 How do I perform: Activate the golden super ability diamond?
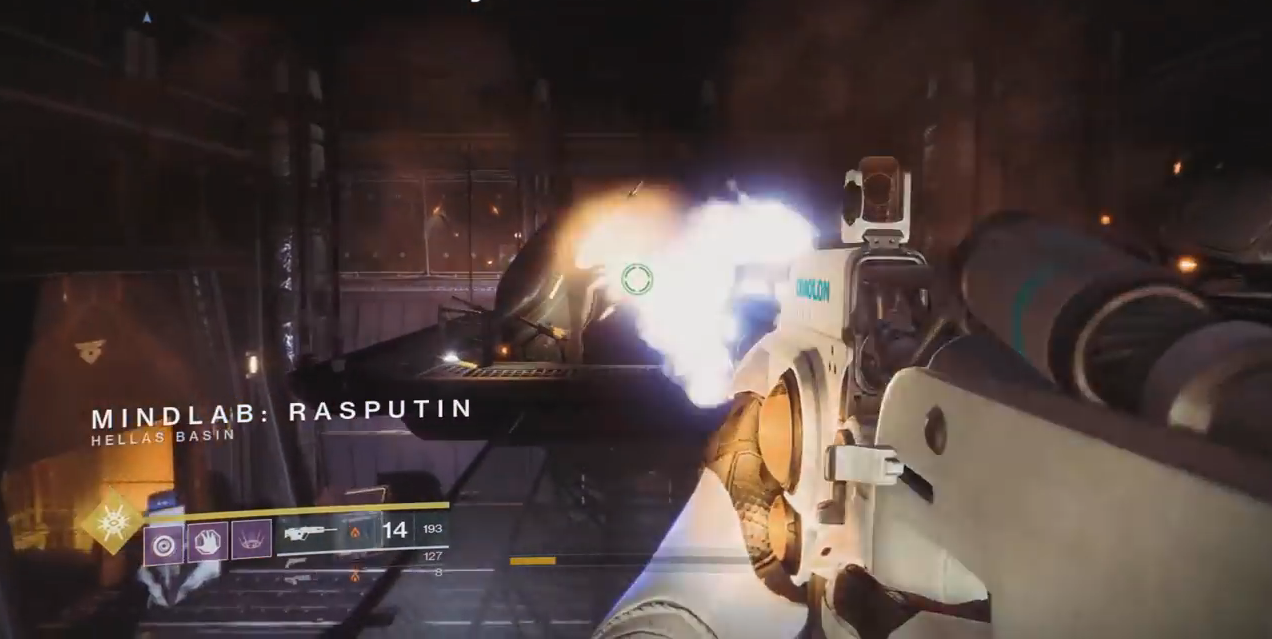click(x=112, y=521)
